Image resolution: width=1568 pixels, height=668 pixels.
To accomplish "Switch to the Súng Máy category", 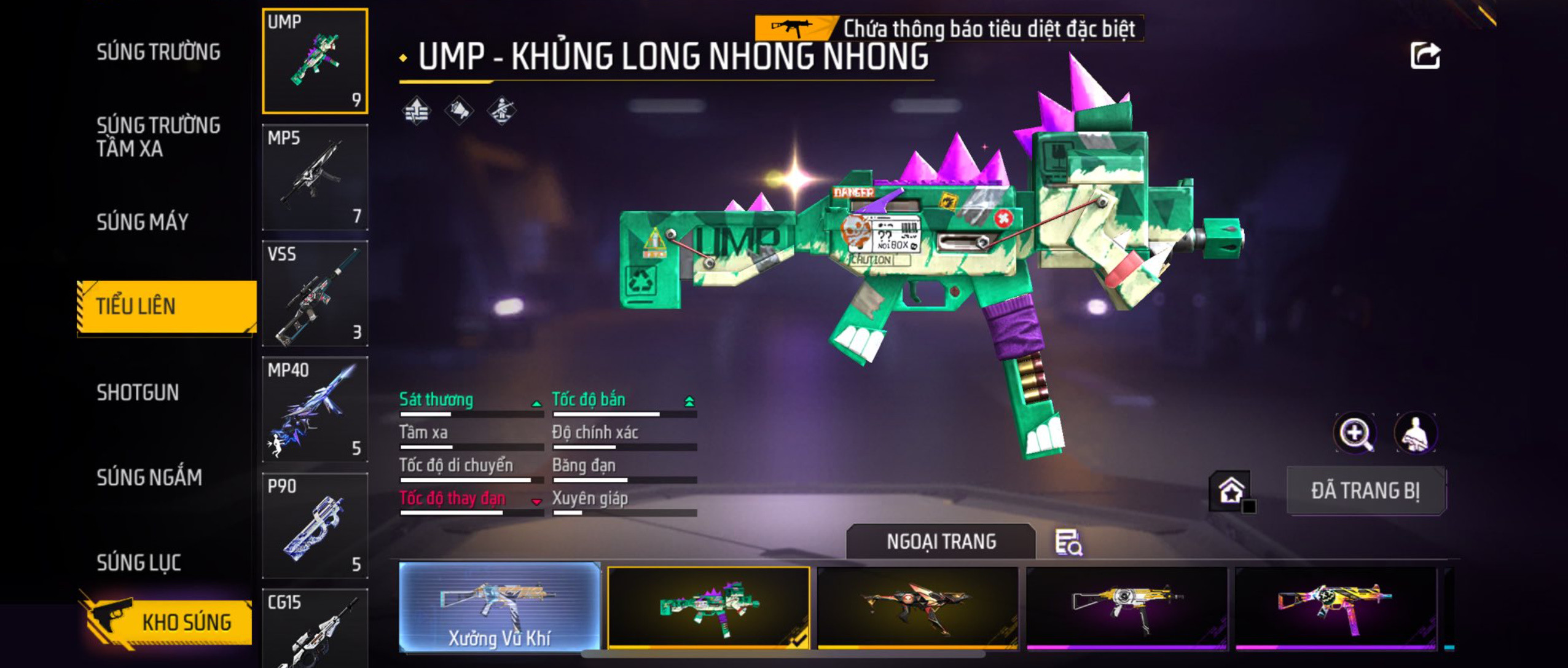I will coord(143,222).
